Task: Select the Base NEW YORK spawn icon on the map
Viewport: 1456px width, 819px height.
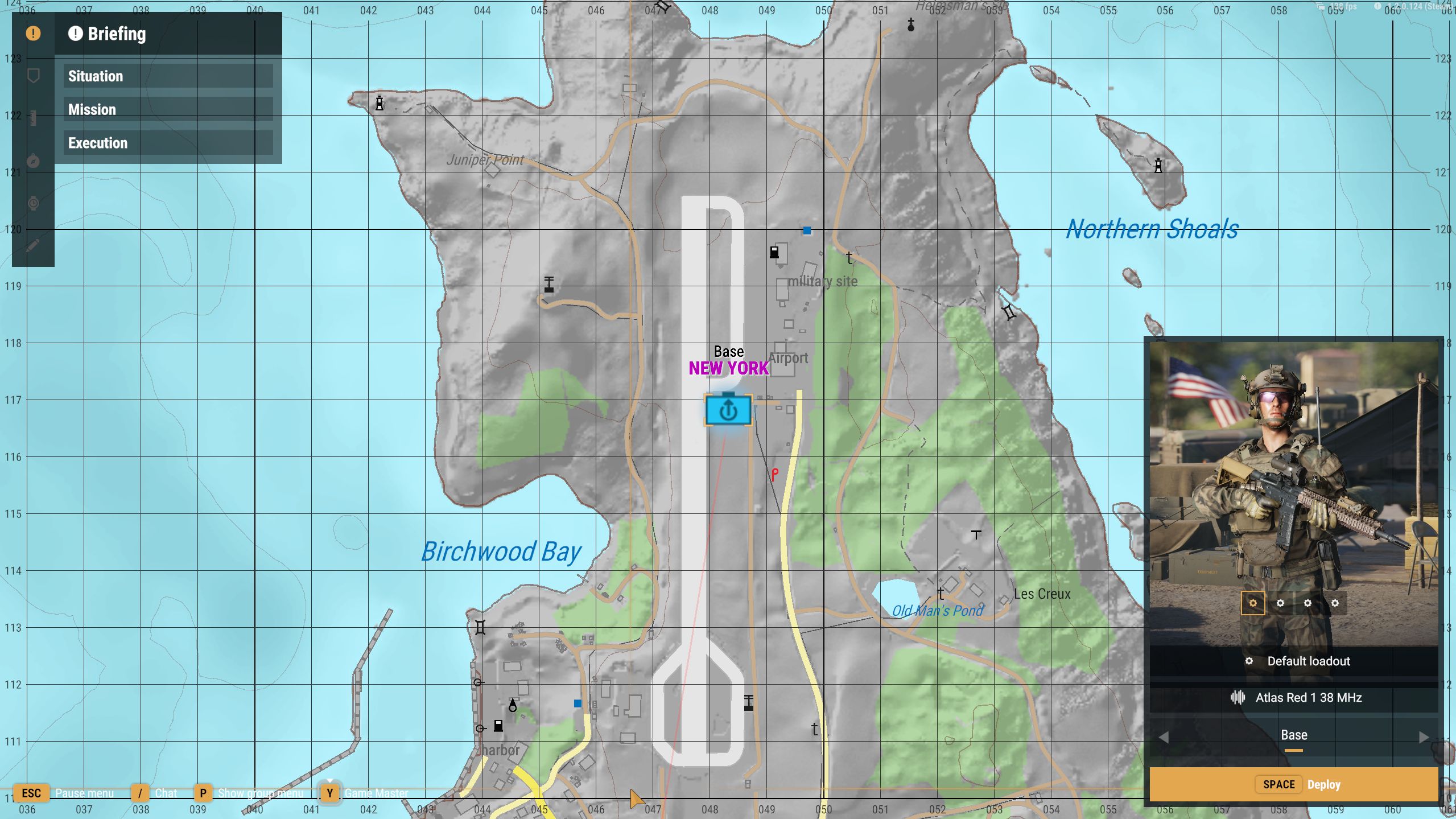Action: (728, 409)
